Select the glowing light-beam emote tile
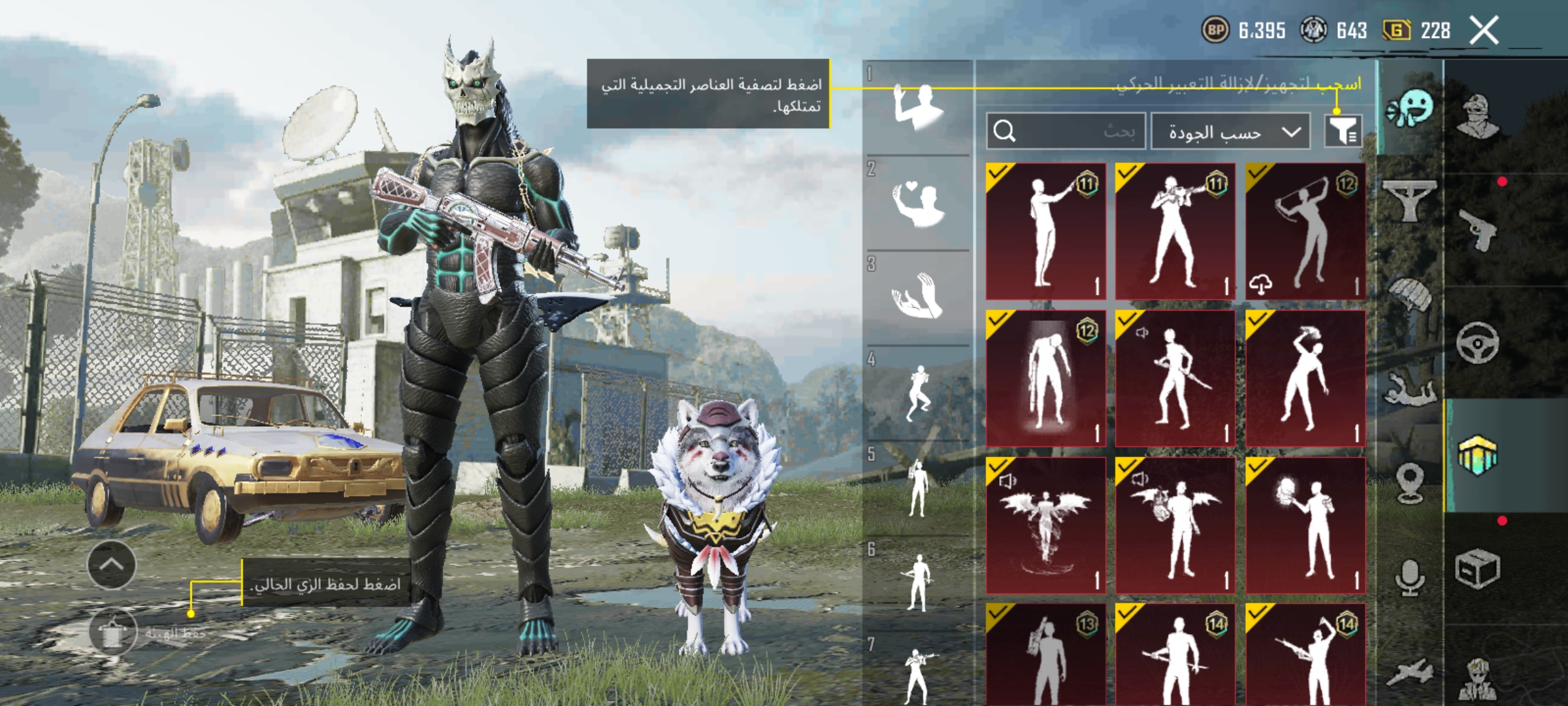The image size is (1568, 706). point(1045,378)
